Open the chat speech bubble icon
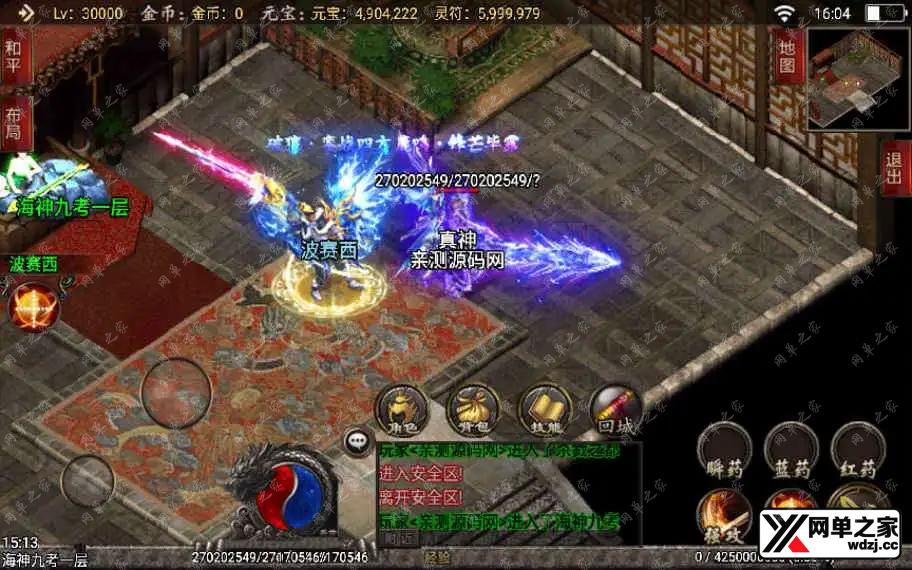The height and width of the screenshot is (570, 912). (x=357, y=441)
